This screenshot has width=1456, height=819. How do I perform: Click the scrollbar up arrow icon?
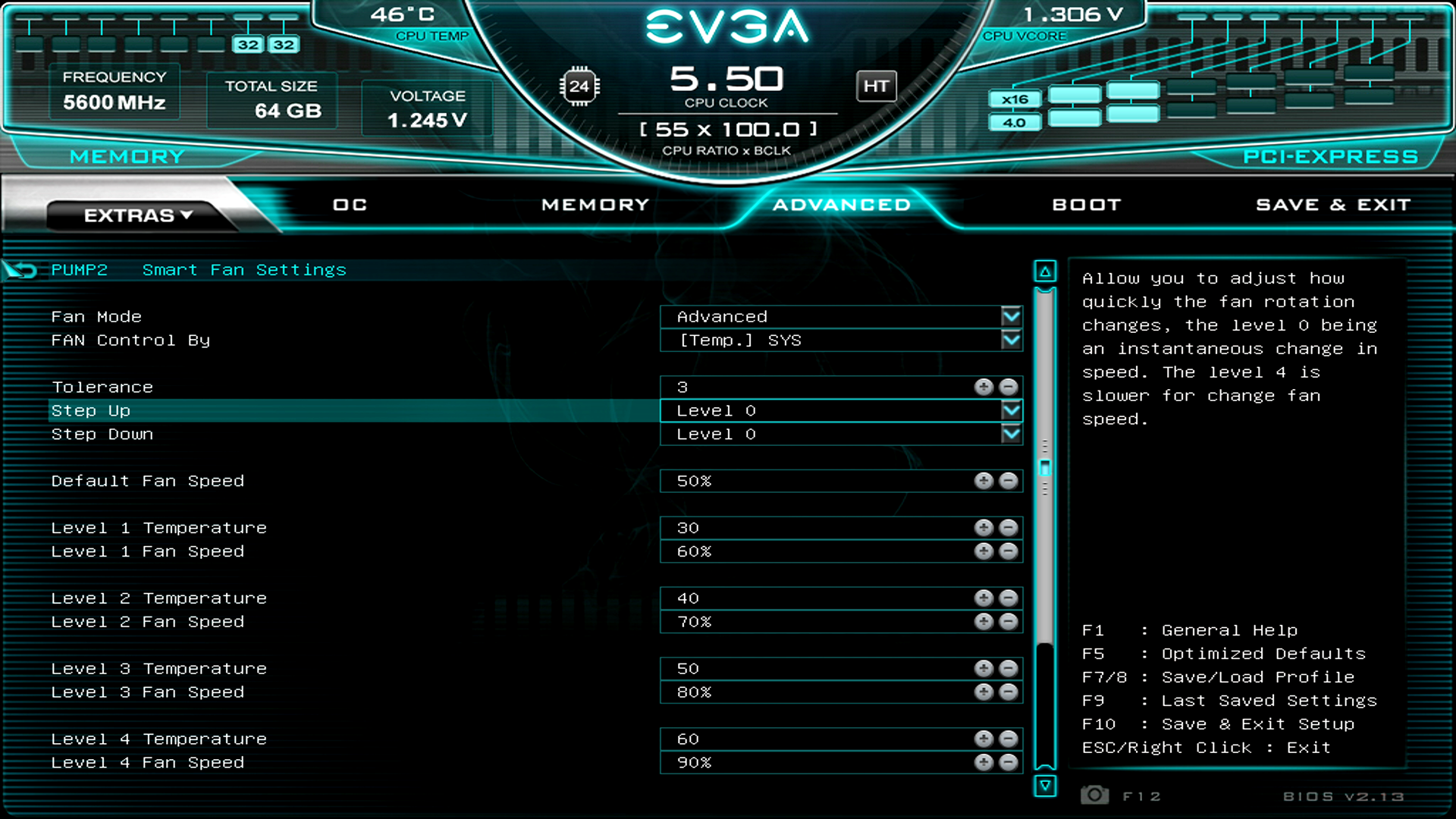point(1045,270)
